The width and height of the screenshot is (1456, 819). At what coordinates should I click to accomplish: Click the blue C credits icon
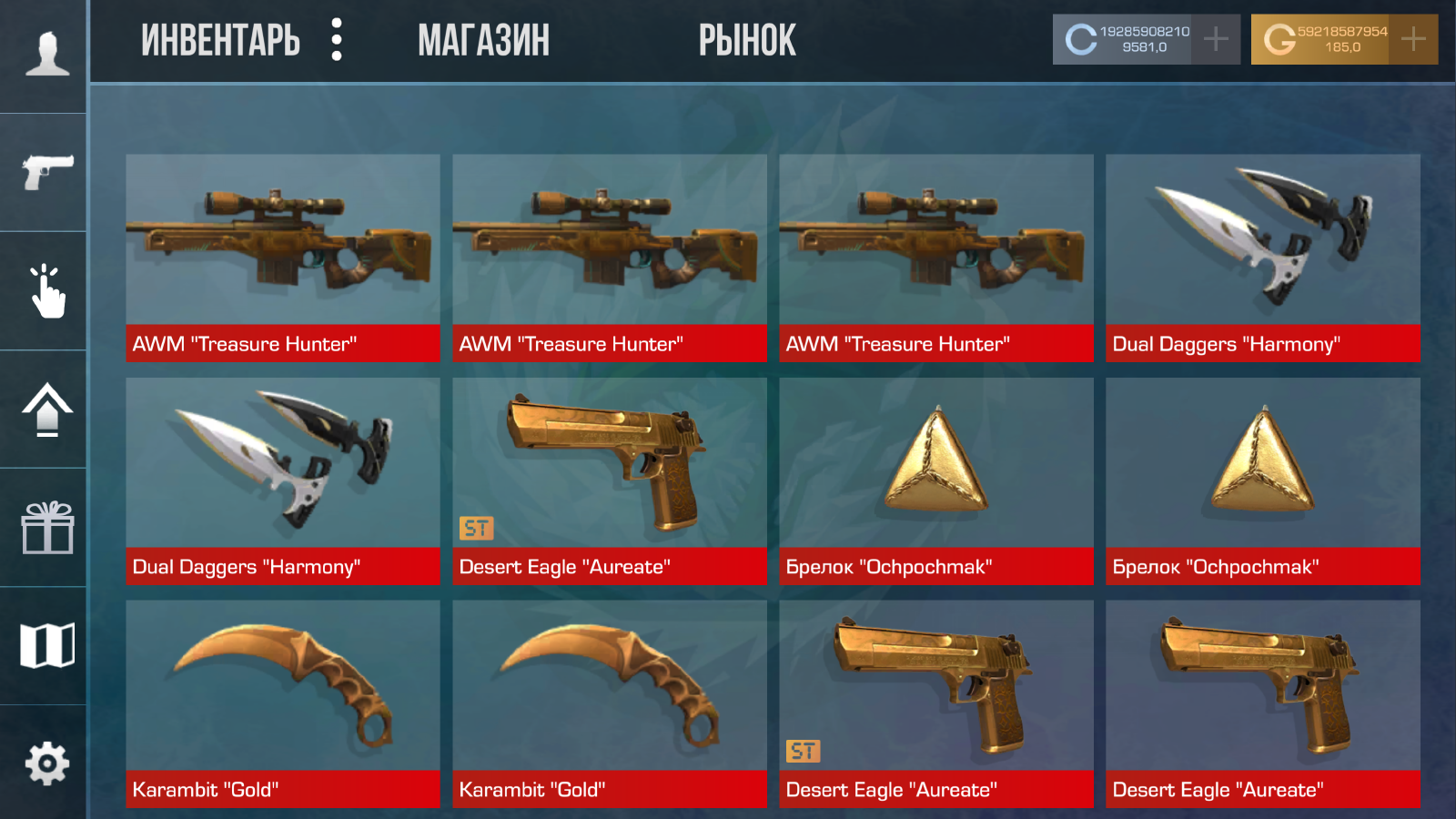[x=1079, y=38]
